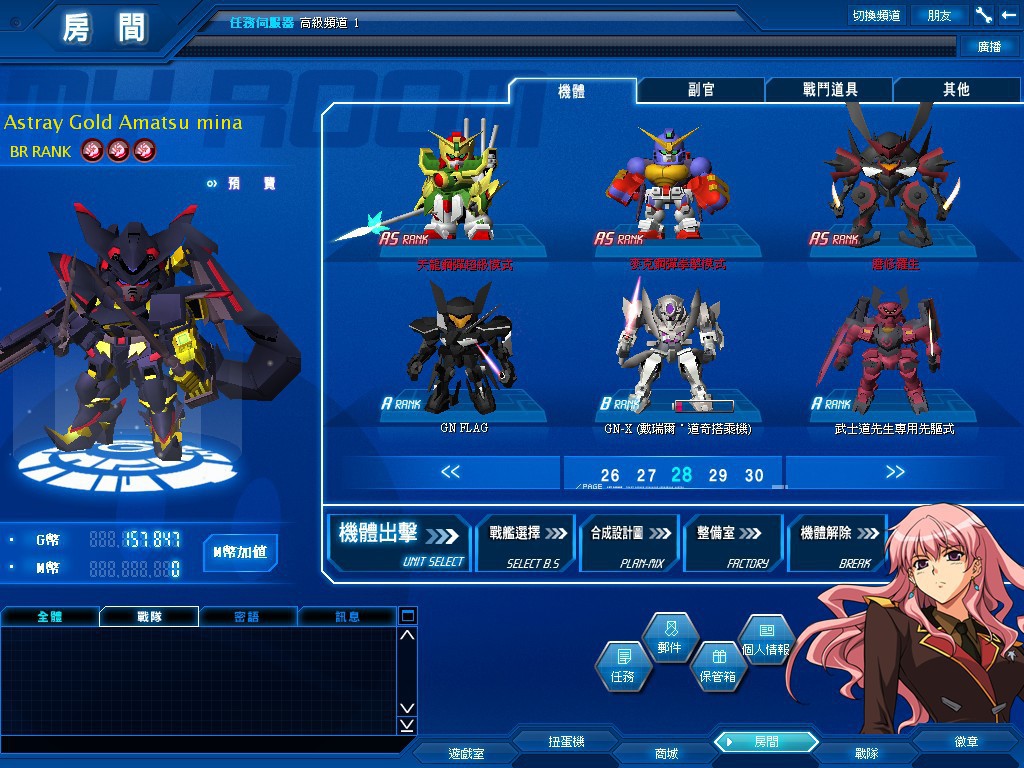The width and height of the screenshot is (1024, 768).
Task: Go to the 商城 shop
Action: tap(666, 753)
